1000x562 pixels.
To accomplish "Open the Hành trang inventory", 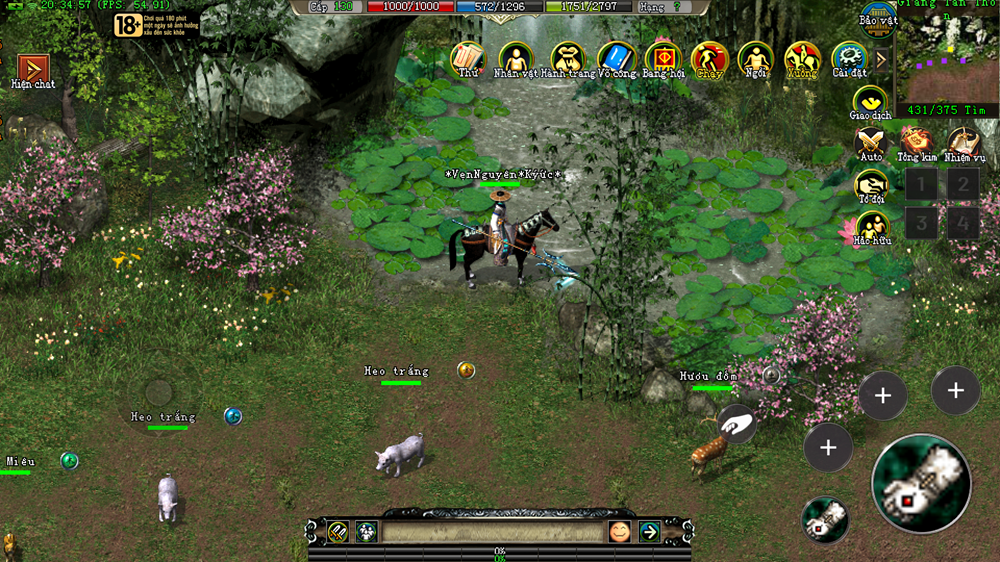I will (x=569, y=57).
